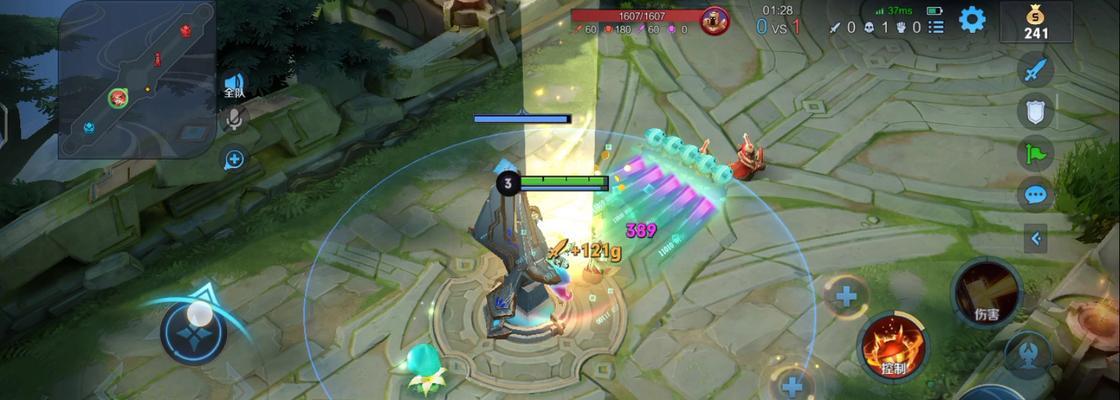Viewport: 1120px width, 400px height.
Task: Tap the minimap panel
Action: 137,79
